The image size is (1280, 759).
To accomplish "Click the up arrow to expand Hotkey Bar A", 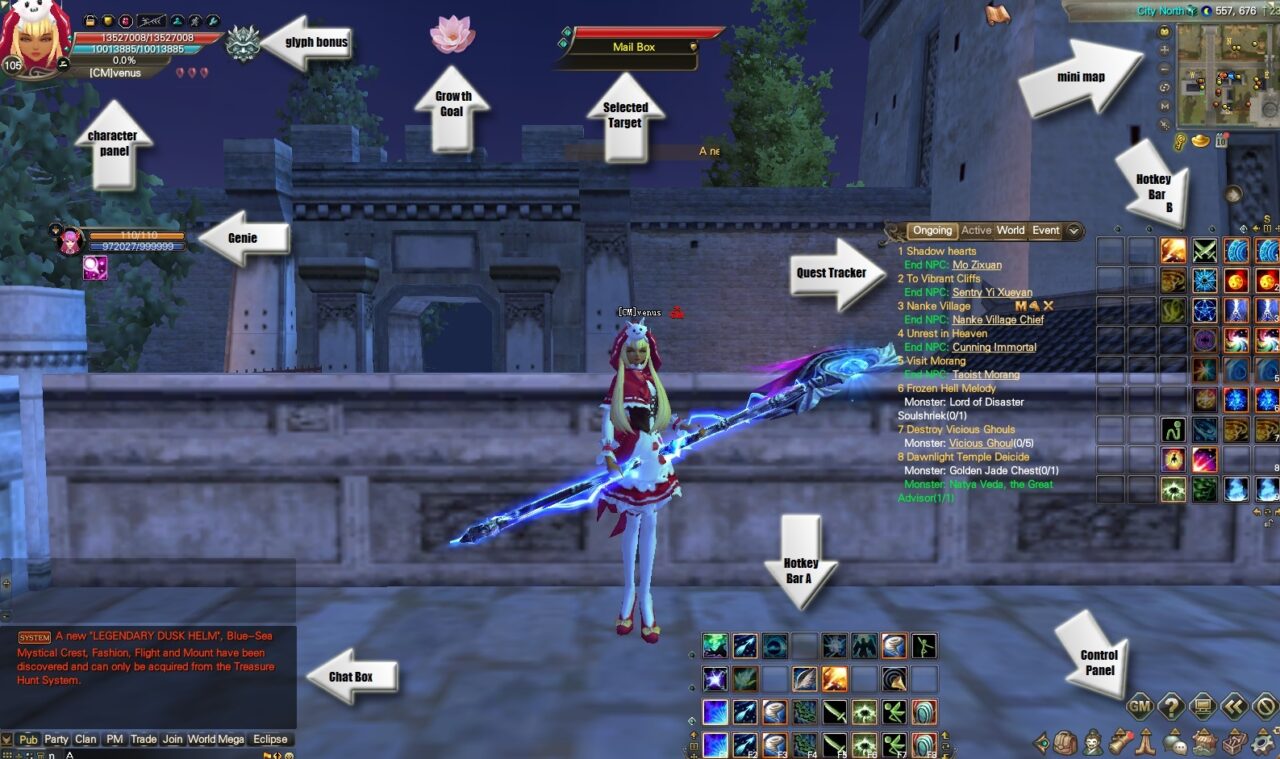I will [694, 735].
